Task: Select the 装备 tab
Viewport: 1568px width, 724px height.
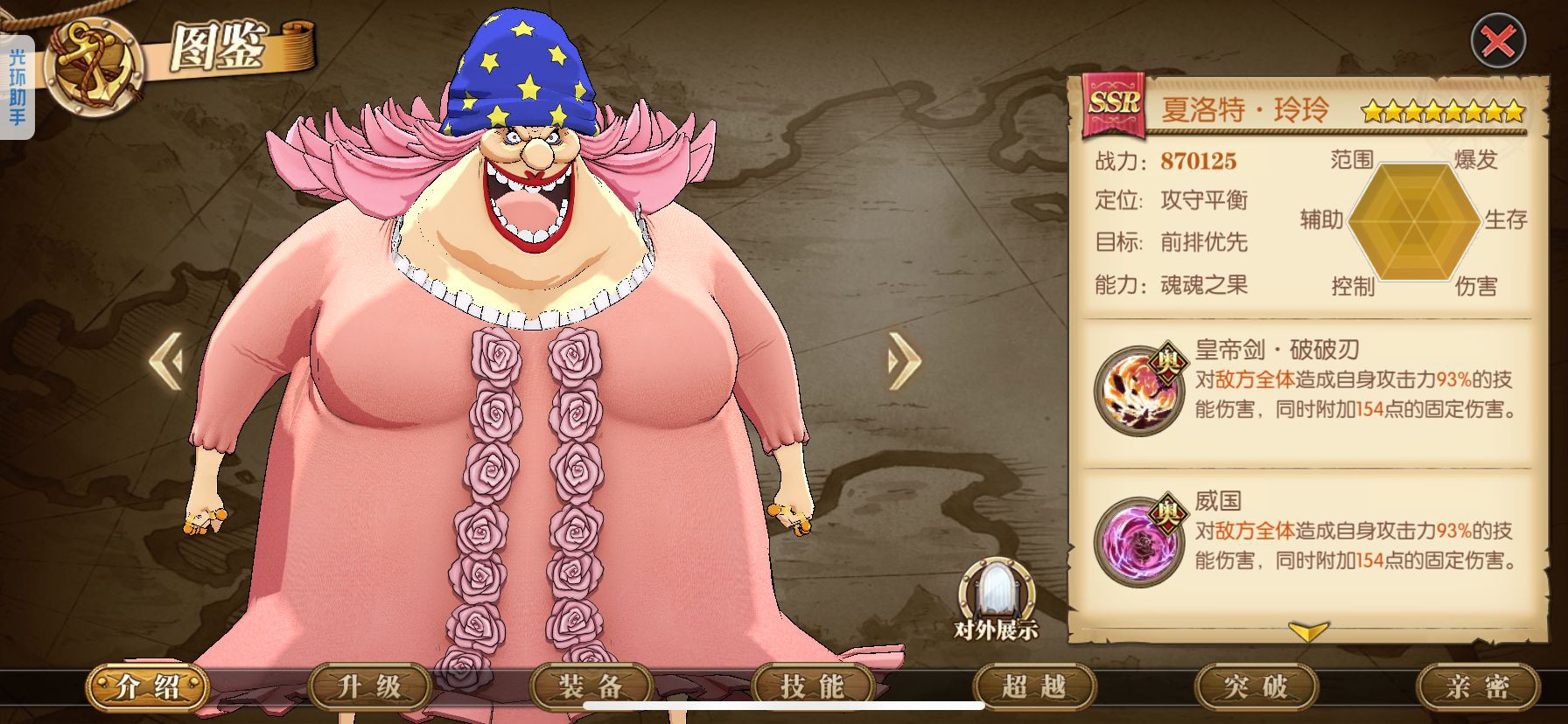Action: tap(591, 686)
